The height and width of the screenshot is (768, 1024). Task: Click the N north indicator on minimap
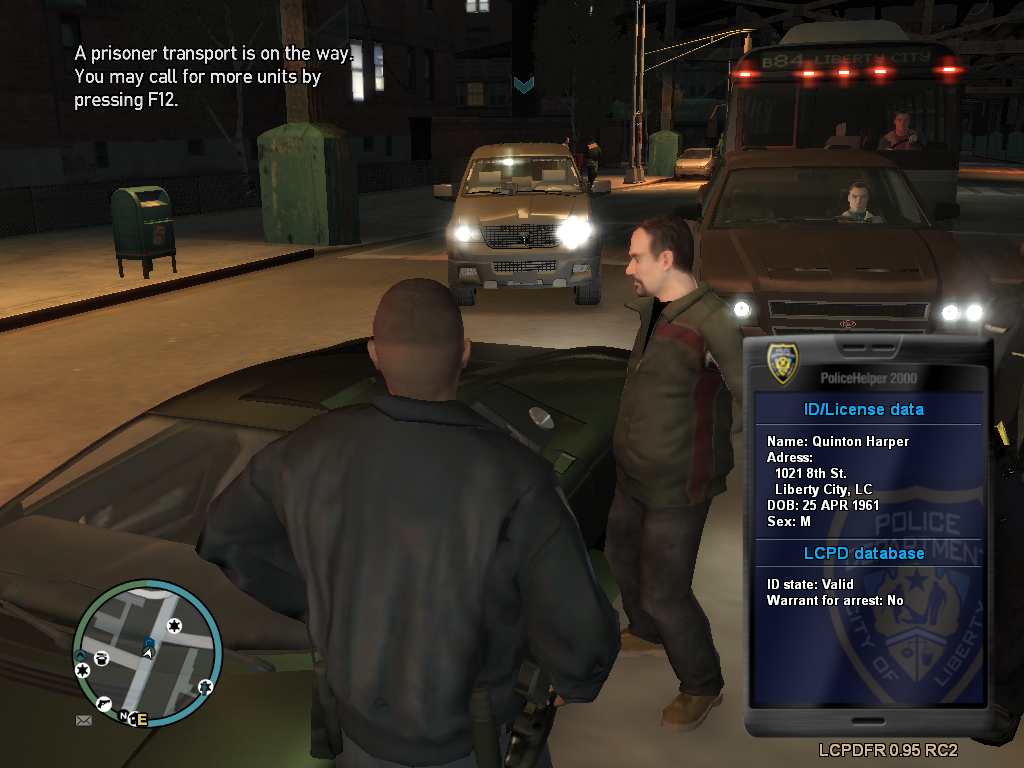pos(125,716)
